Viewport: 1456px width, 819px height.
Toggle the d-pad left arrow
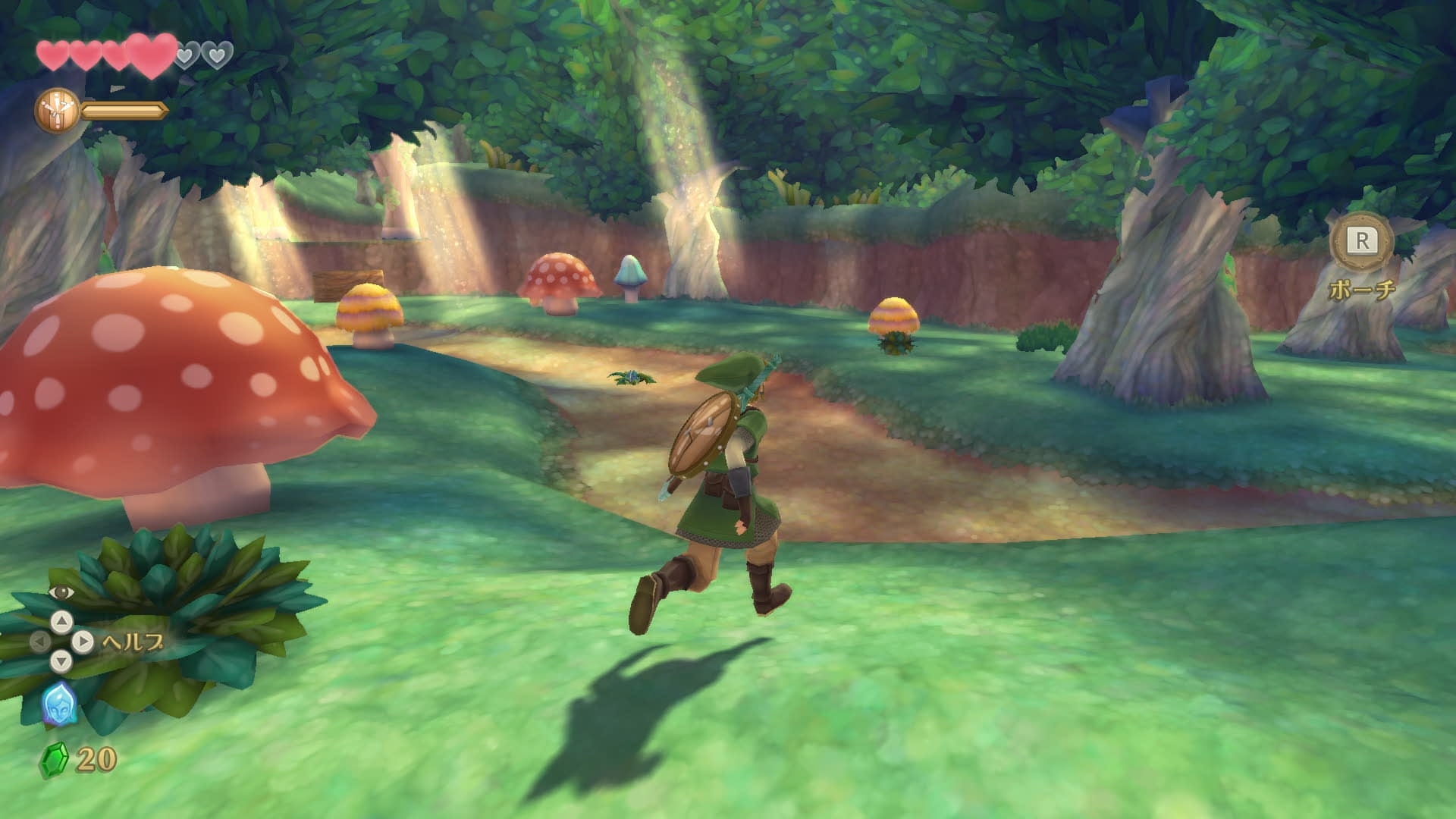41,641
